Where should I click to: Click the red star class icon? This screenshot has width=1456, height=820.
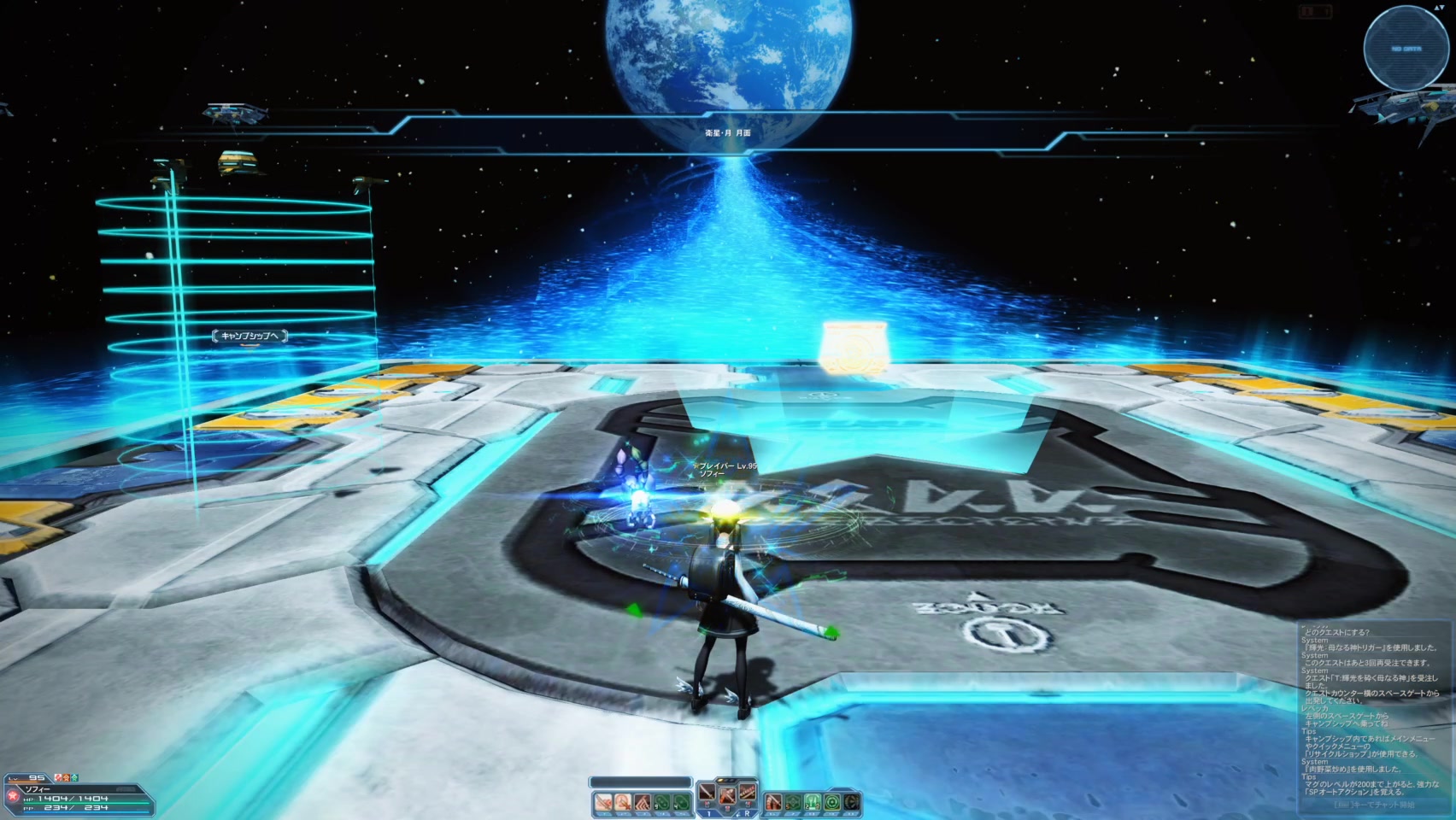pyautogui.click(x=12, y=796)
